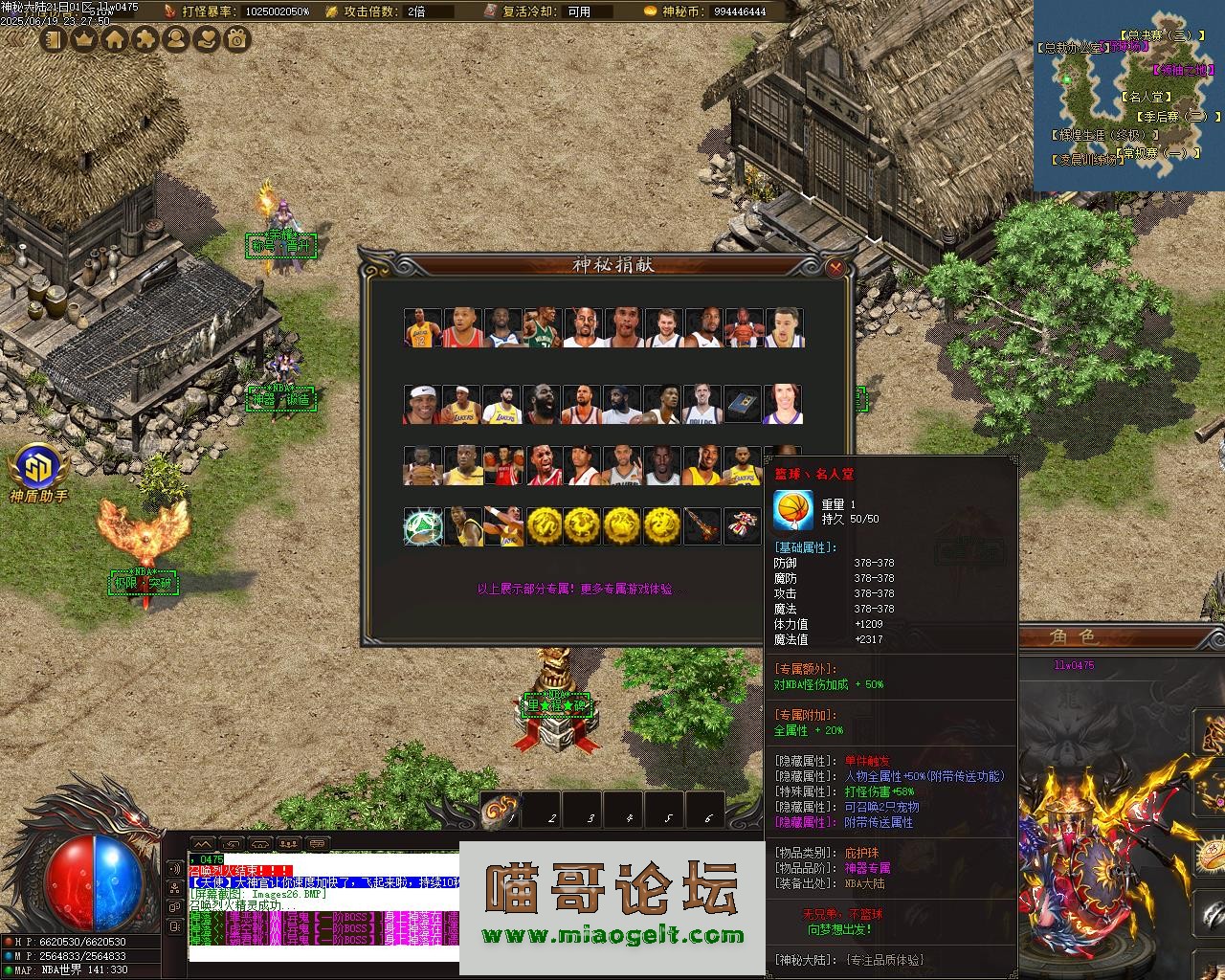1225x980 pixels.
Task: Select the blue book item slot
Action: tap(743, 404)
